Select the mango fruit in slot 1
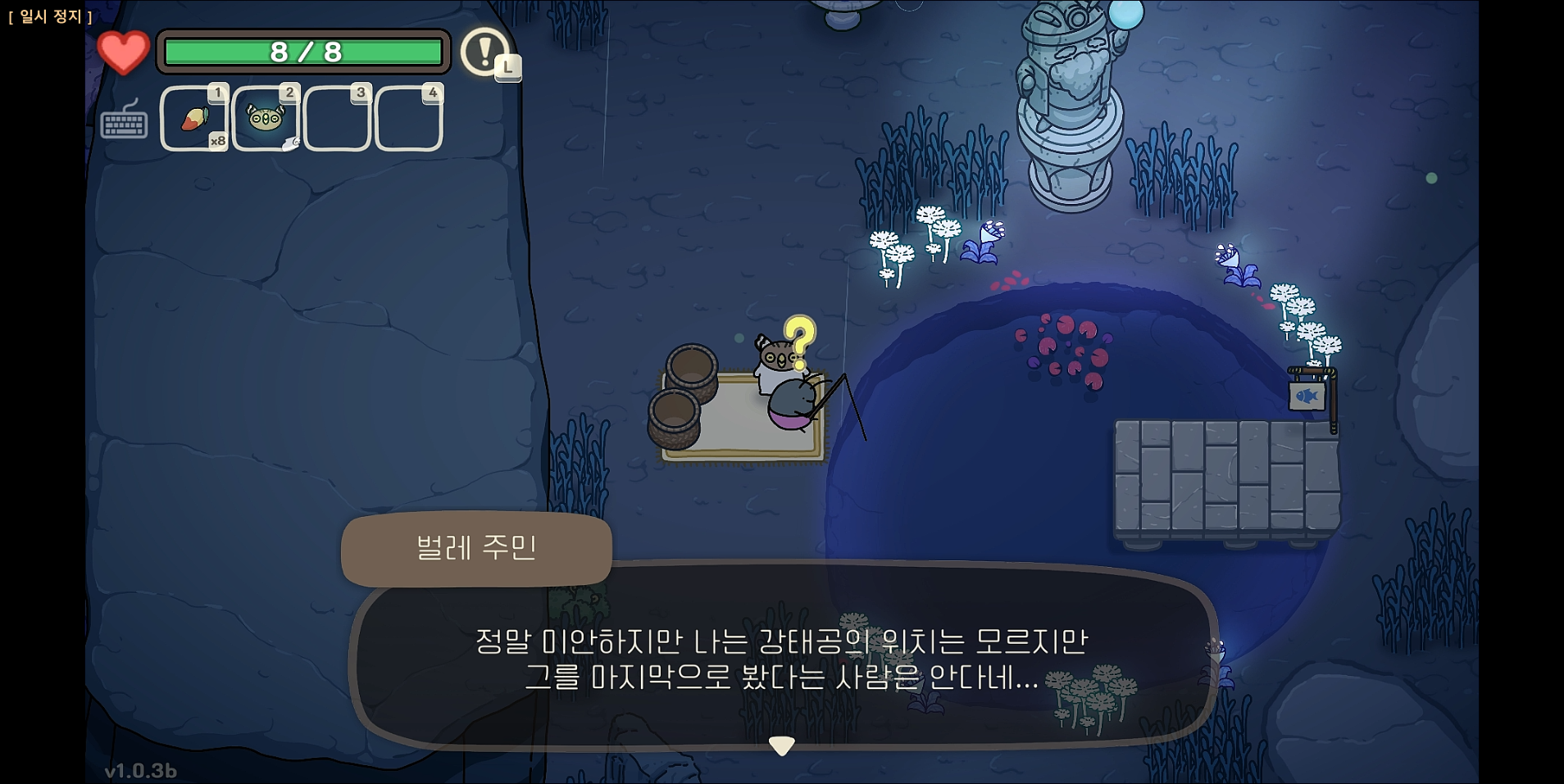1564x784 pixels. click(x=195, y=120)
